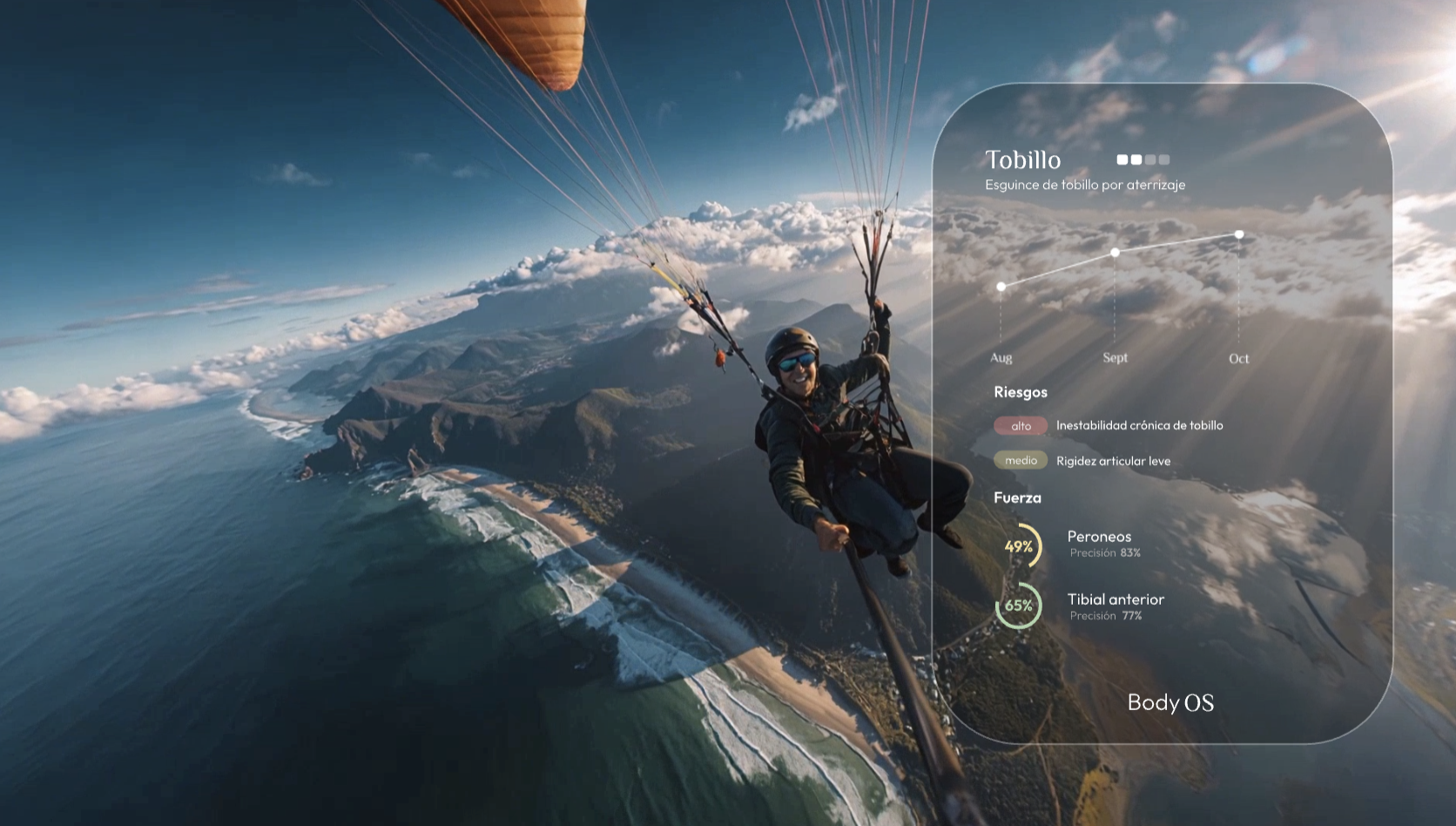Show Rigidez articular leve risk details

[1113, 461]
